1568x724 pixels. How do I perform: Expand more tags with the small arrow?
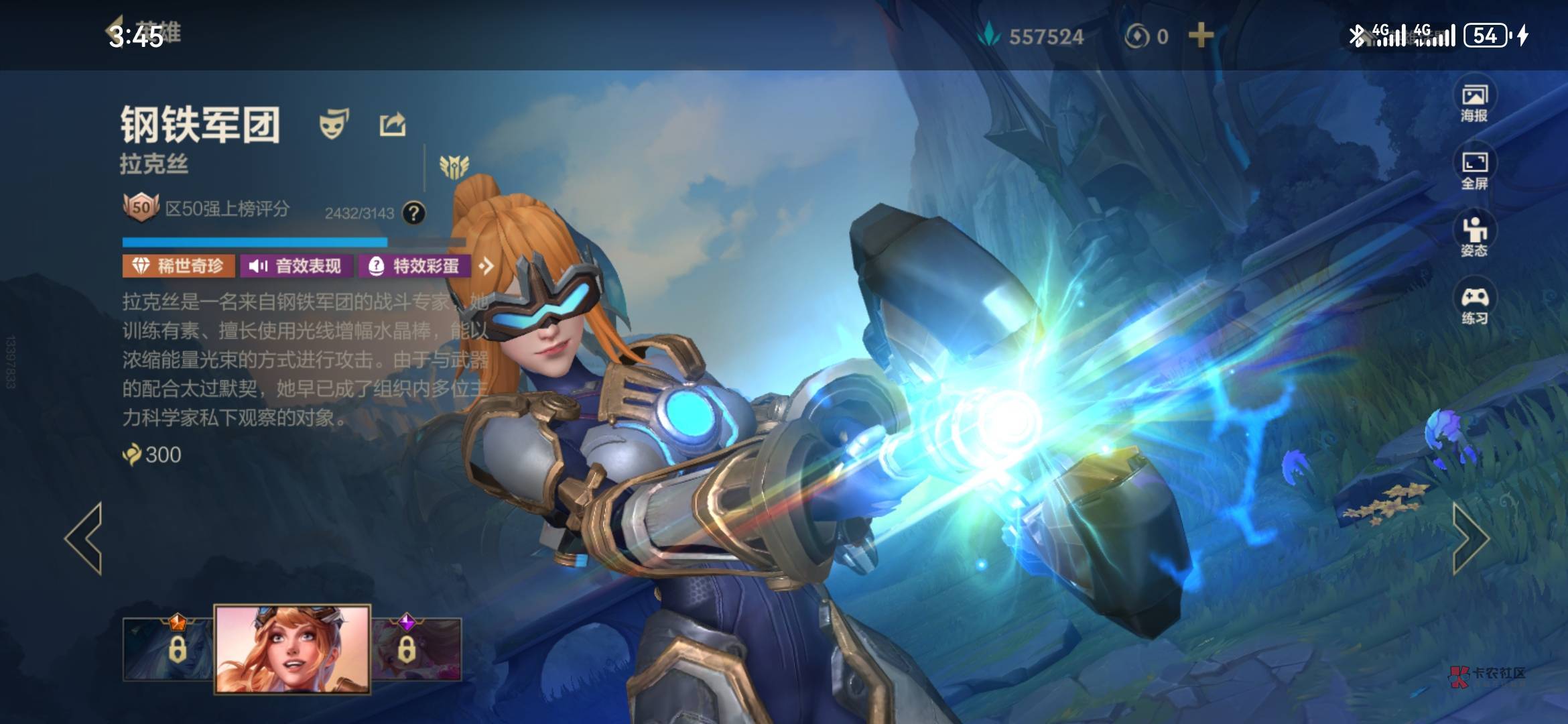[x=486, y=266]
